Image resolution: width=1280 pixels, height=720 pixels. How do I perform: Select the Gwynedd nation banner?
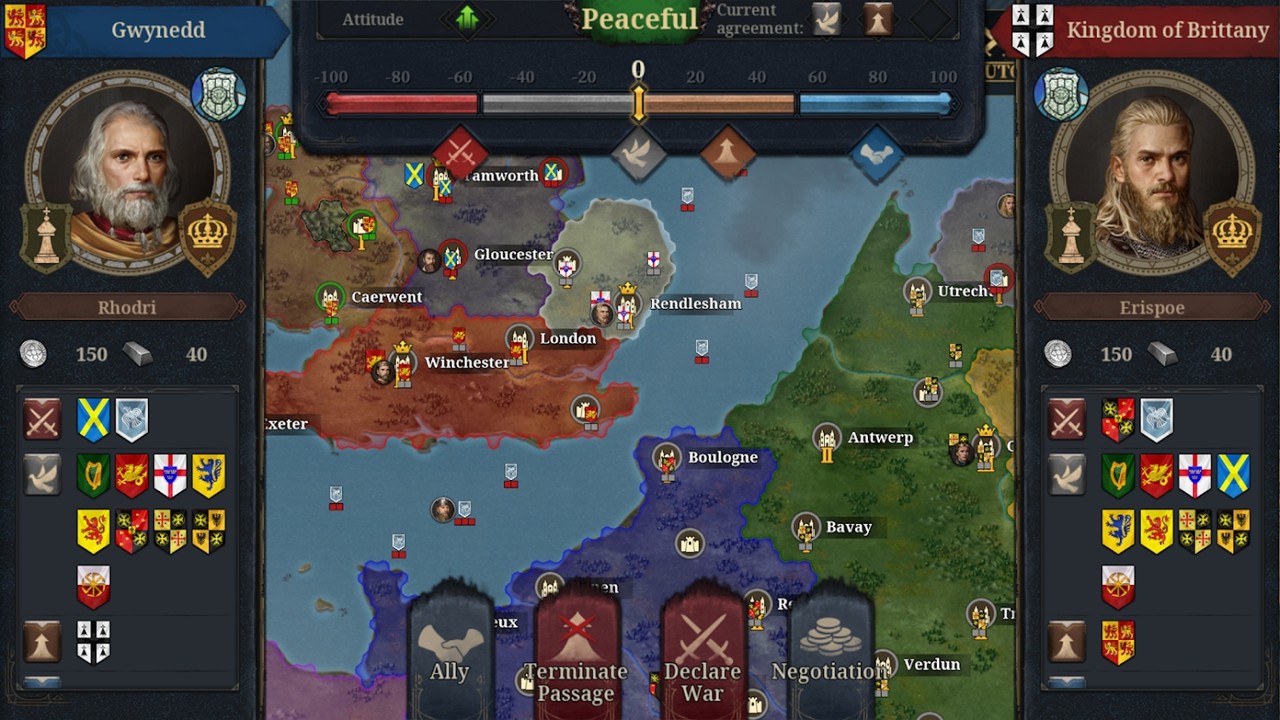tap(145, 30)
